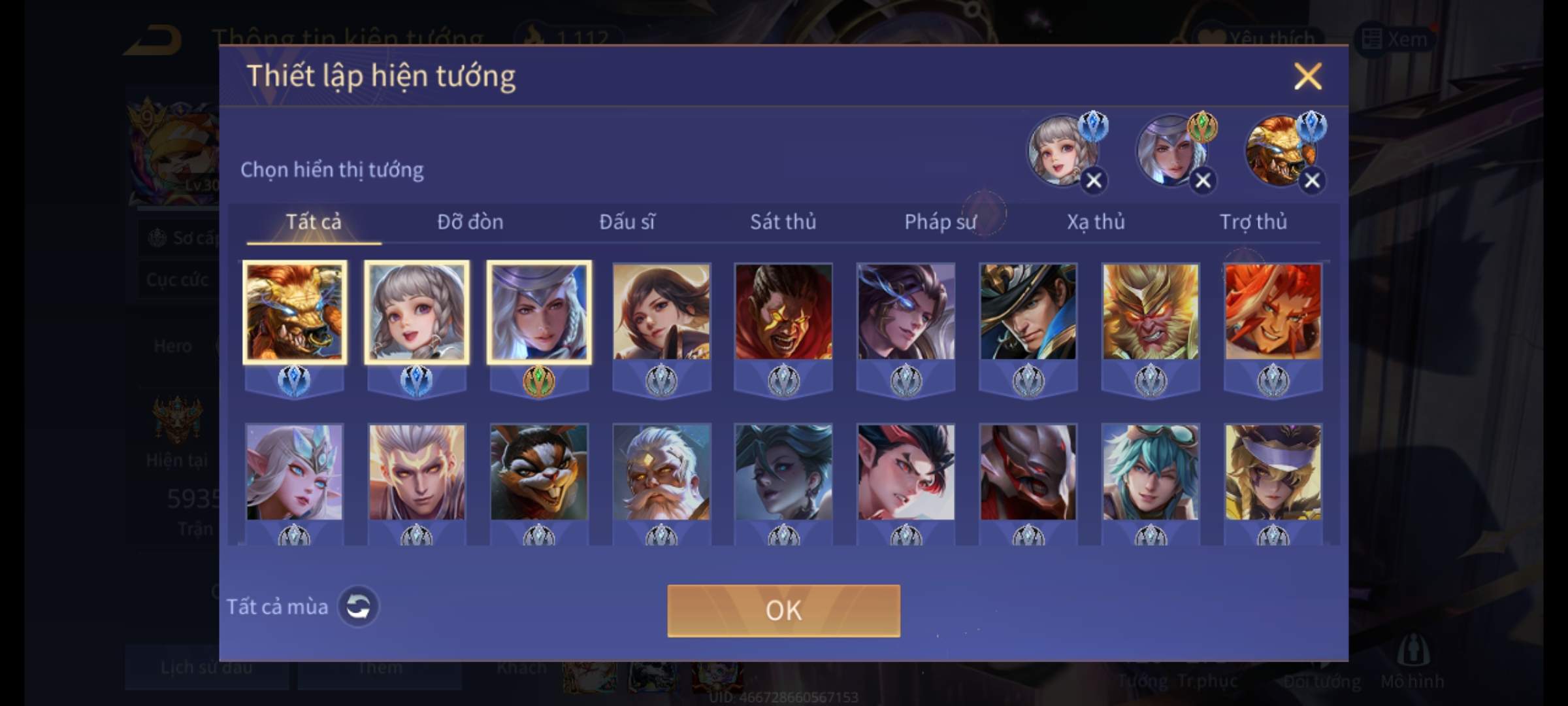The image size is (1568, 706).
Task: Select the pirate-hat gunslinger hero portrait
Action: coord(1028,312)
